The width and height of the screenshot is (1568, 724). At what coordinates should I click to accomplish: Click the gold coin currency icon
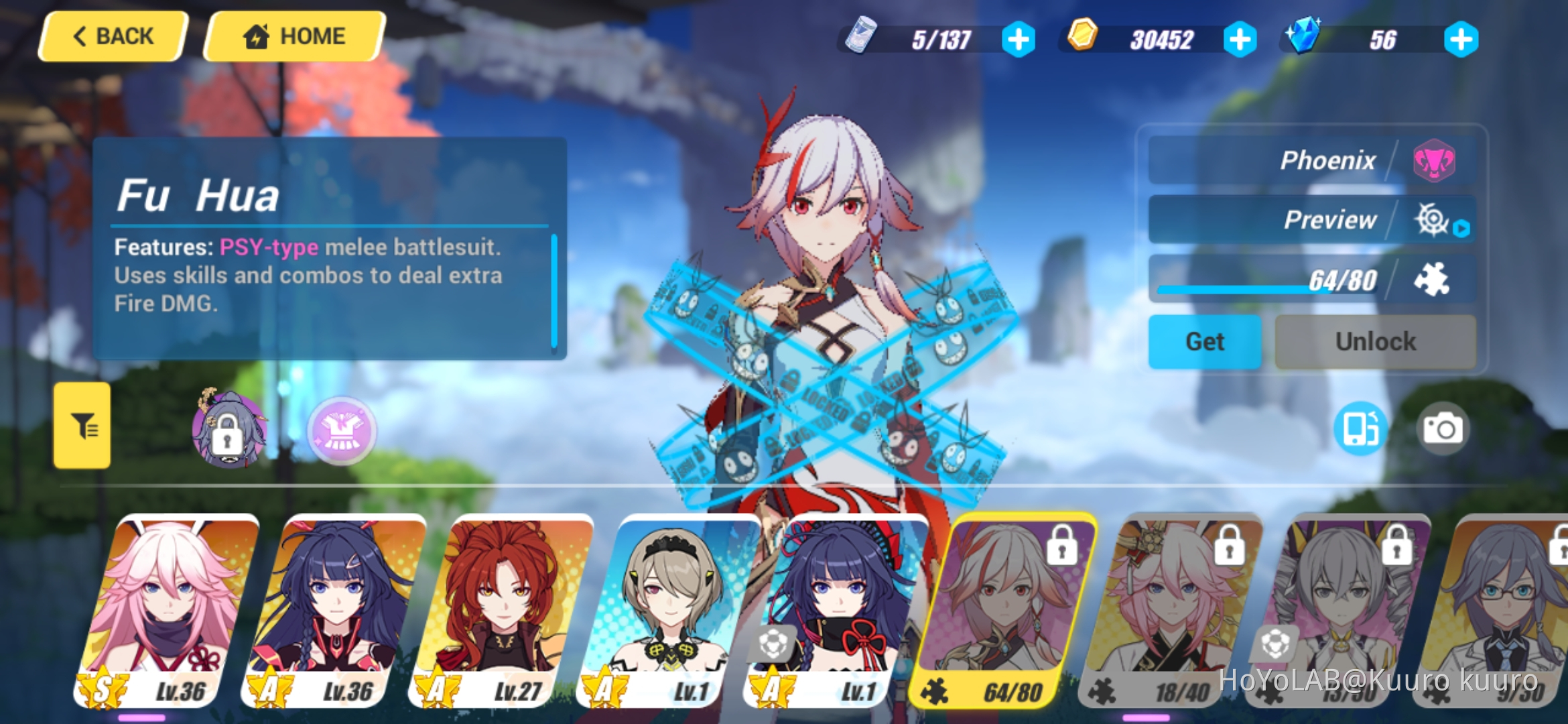click(1082, 39)
